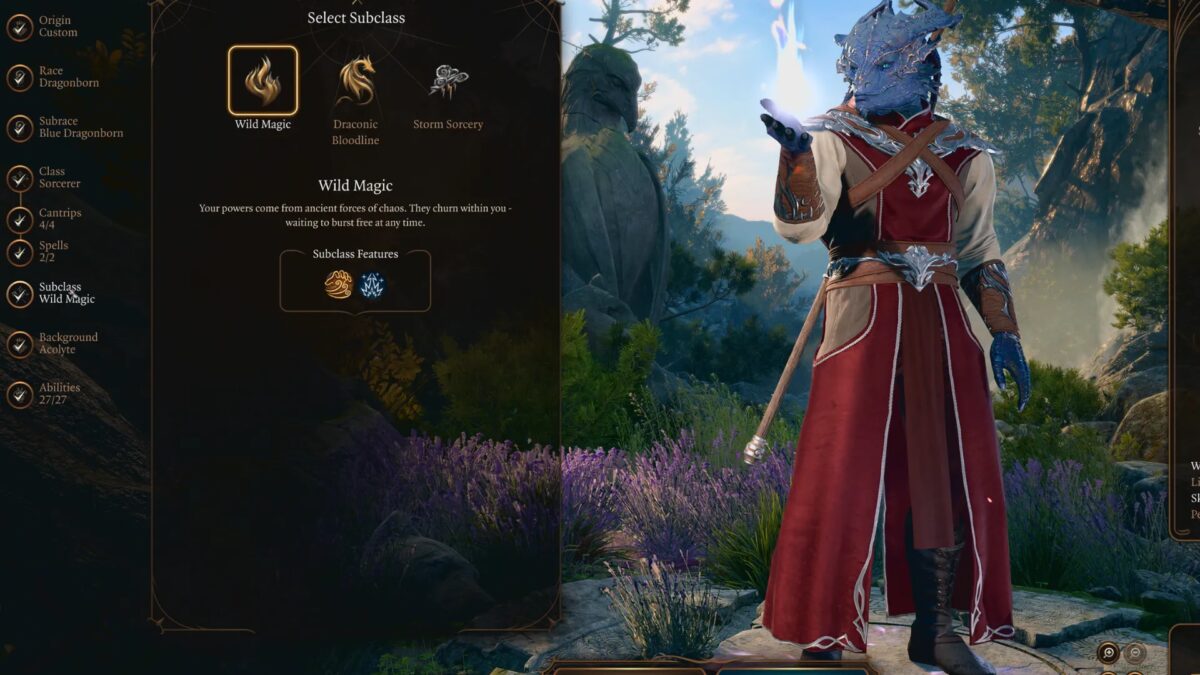Pick the Storm Sorcery subclass
Viewport: 1200px width, 675px height.
[x=448, y=82]
